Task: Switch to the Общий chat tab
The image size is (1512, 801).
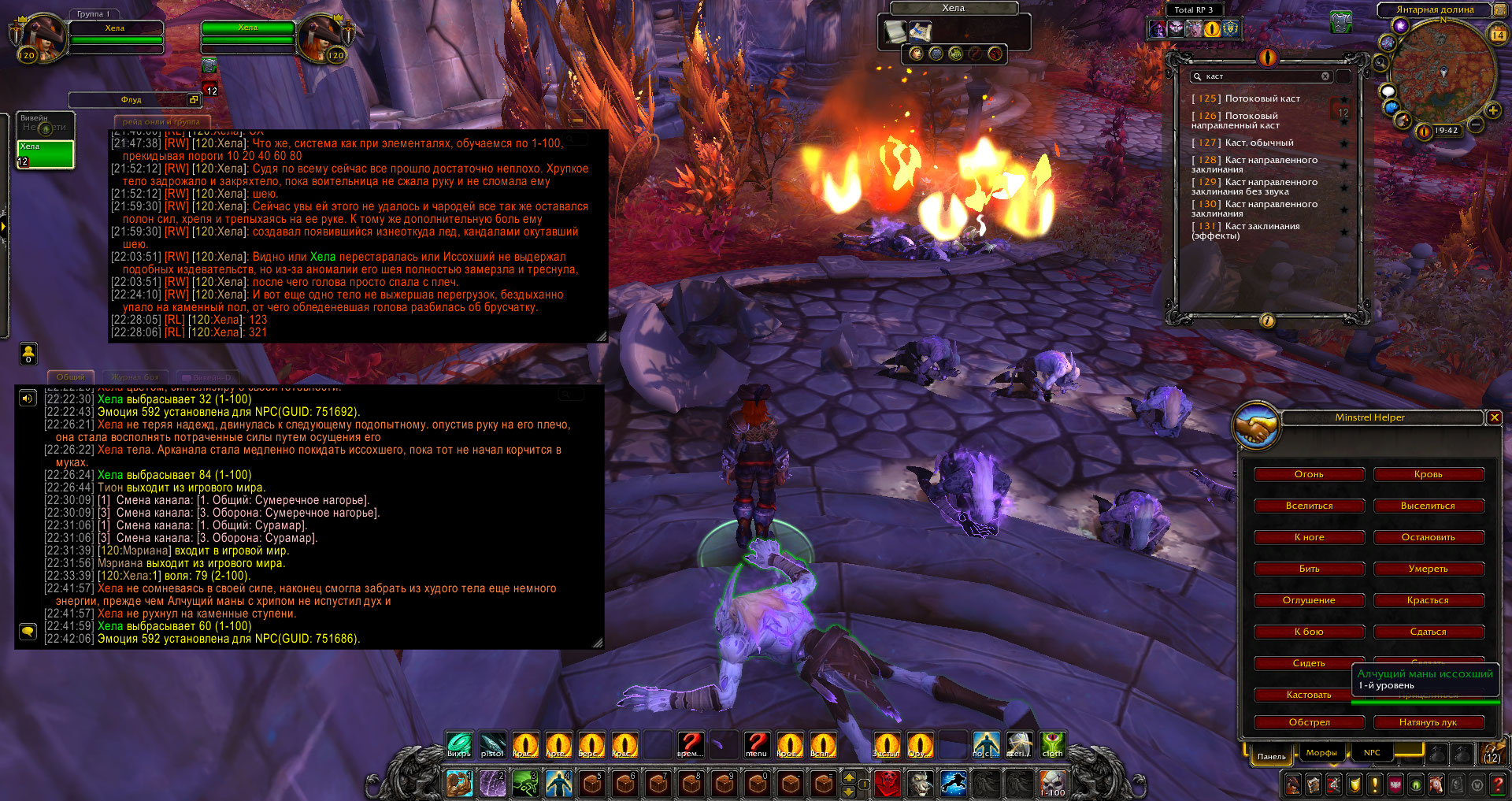Action: coord(71,377)
